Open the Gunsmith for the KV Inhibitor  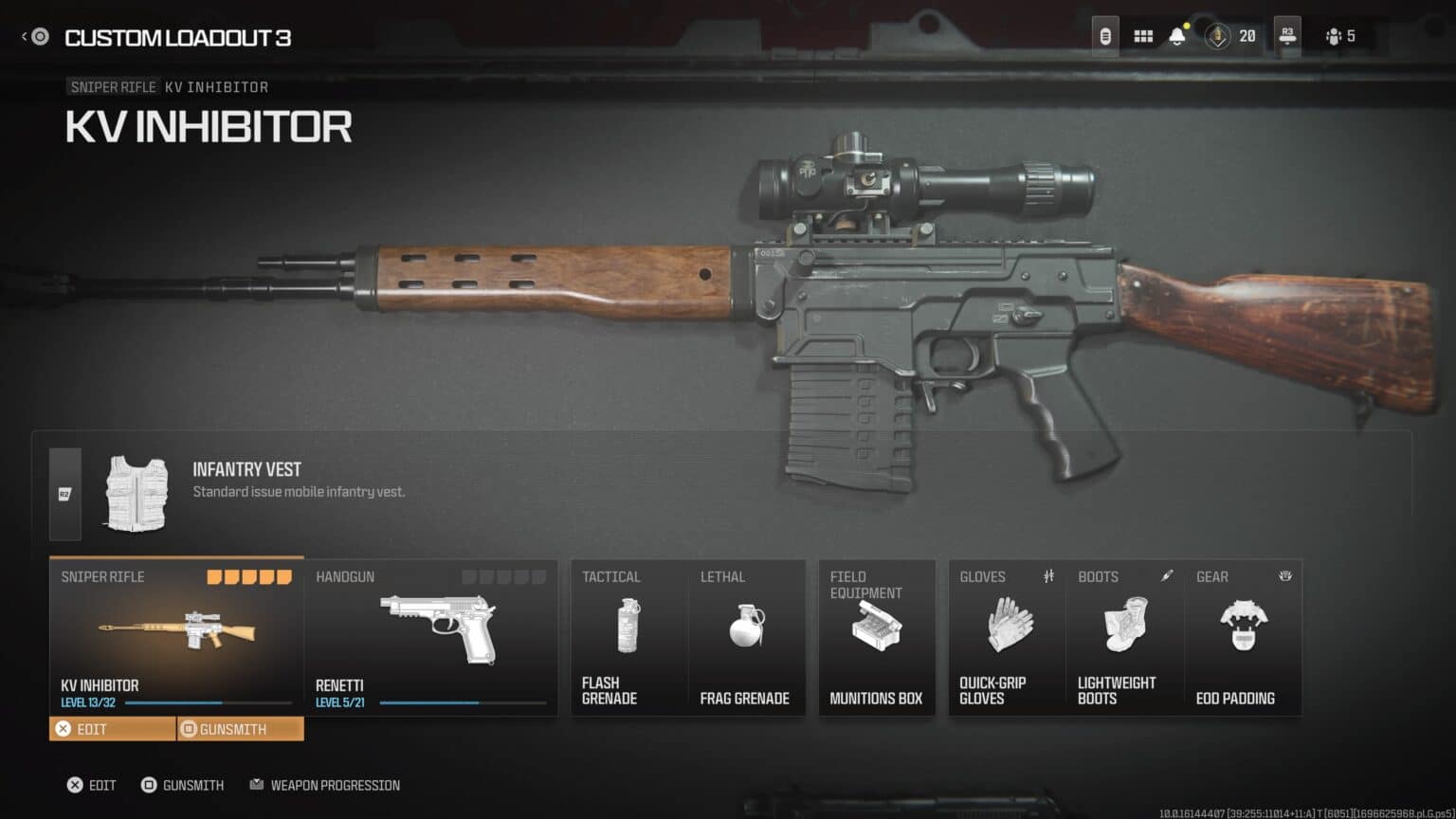pos(230,728)
